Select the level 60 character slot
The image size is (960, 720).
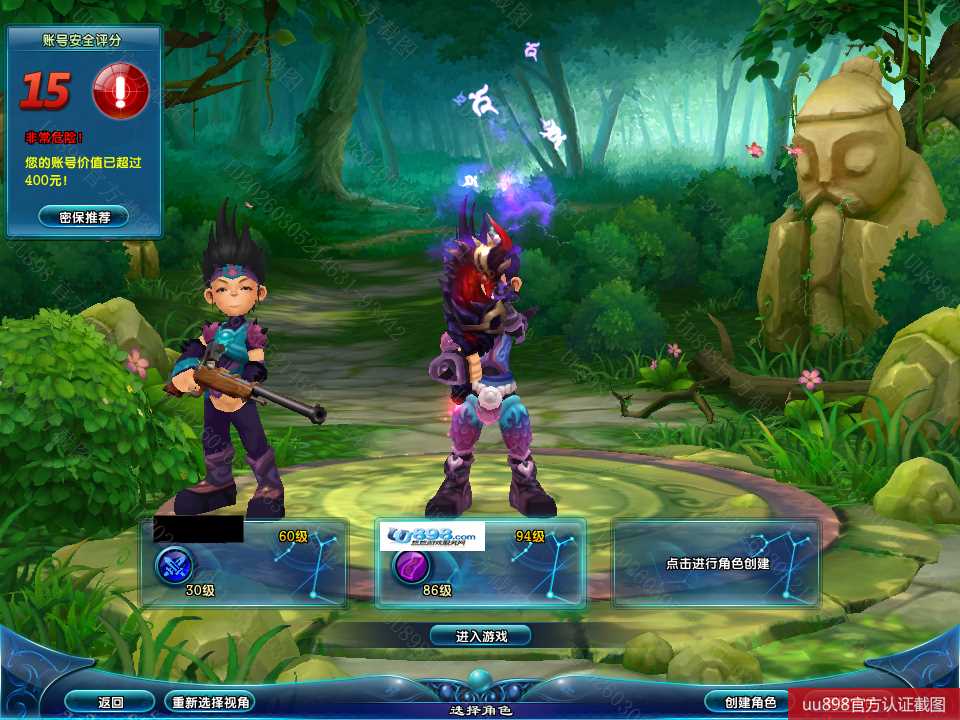[x=244, y=563]
